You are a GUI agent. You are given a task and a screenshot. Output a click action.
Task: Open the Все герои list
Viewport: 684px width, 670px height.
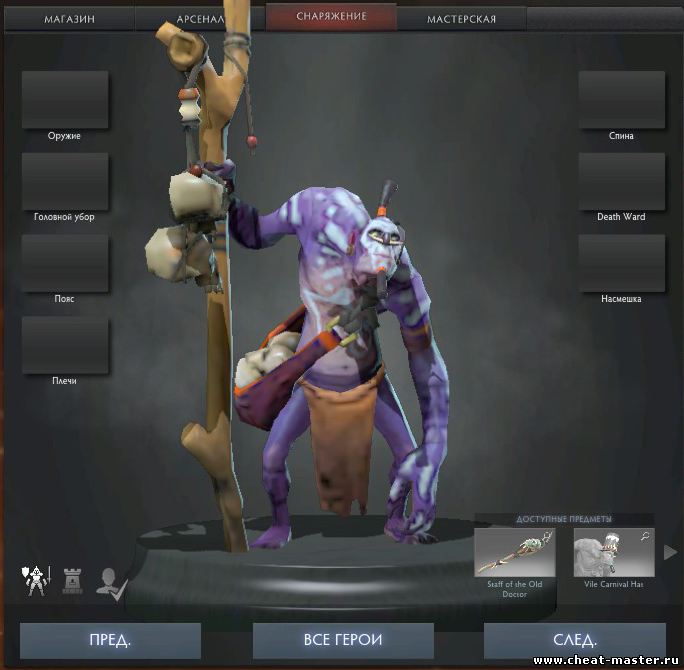(343, 640)
